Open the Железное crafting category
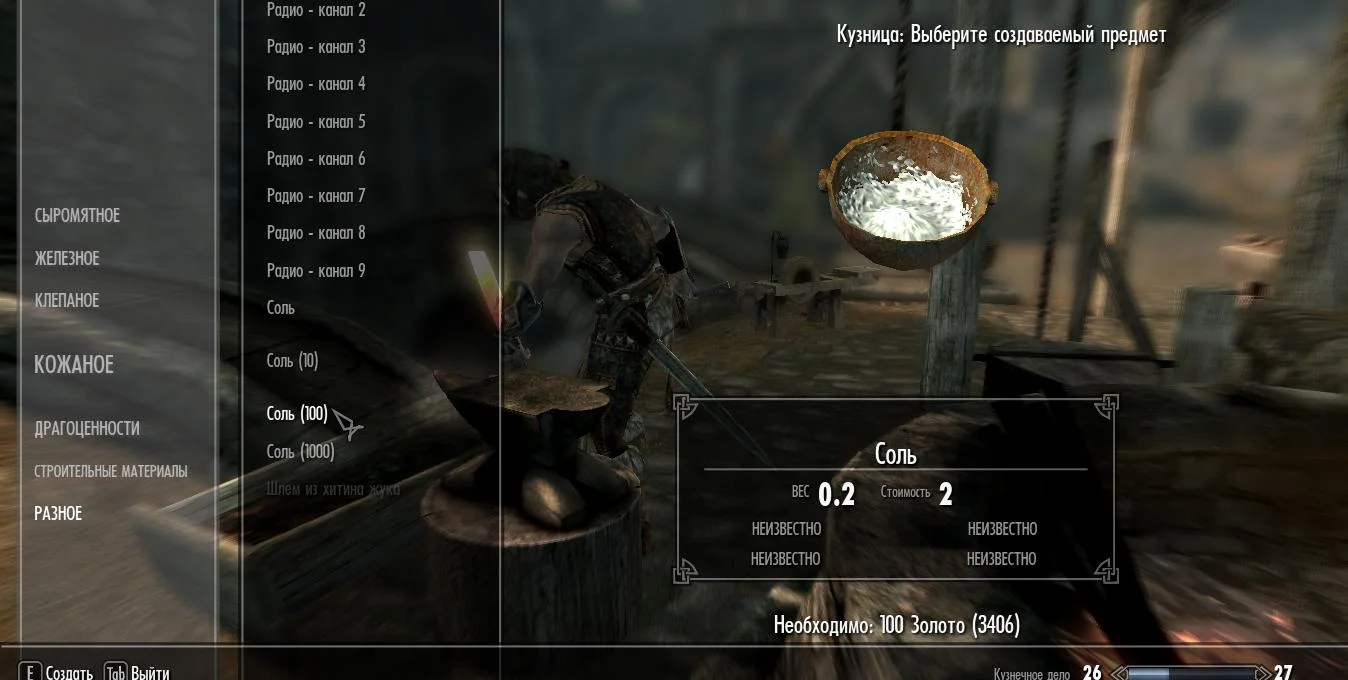Image resolution: width=1348 pixels, height=680 pixels. (67, 259)
